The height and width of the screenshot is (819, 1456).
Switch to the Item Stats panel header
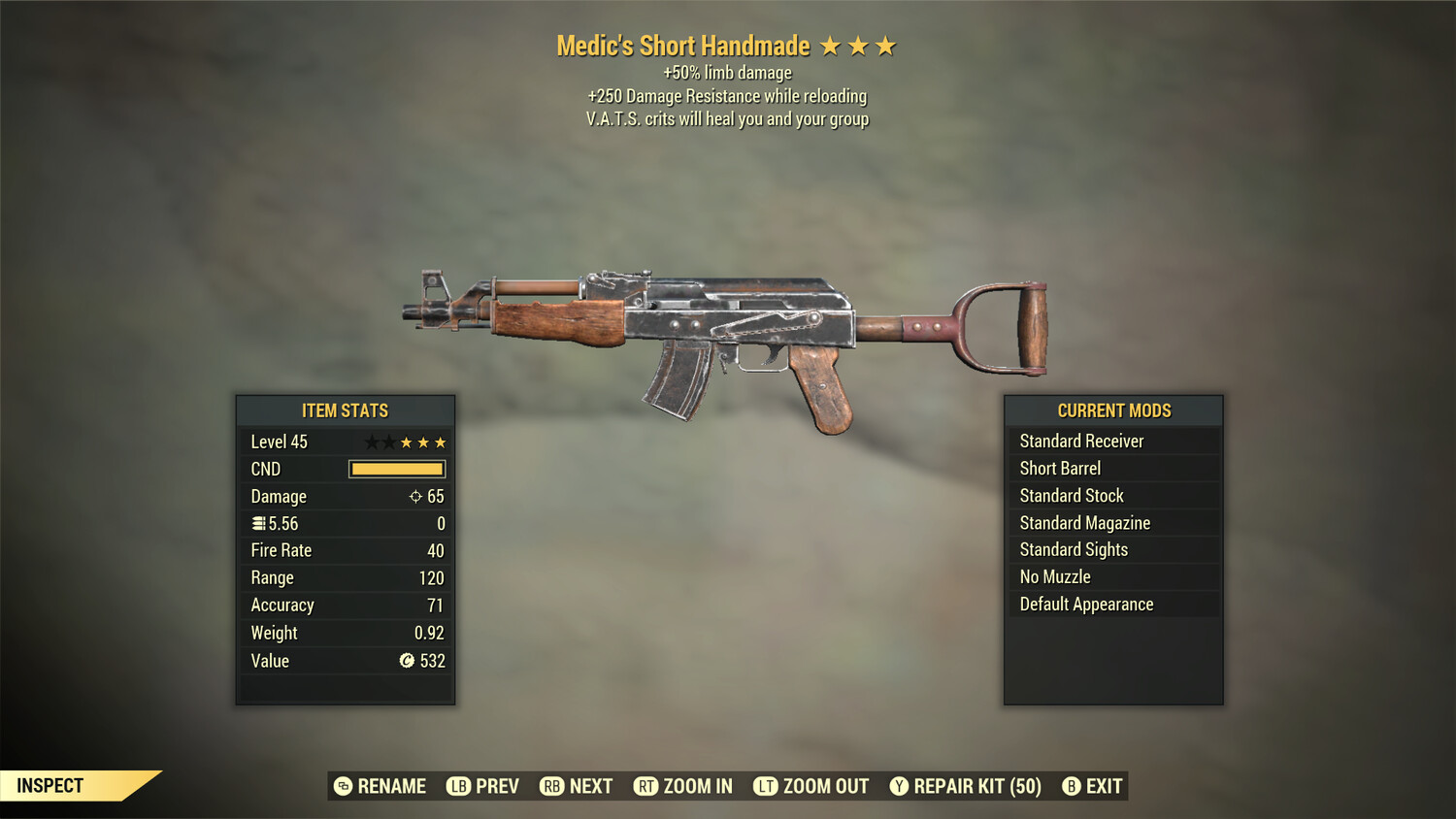345,410
